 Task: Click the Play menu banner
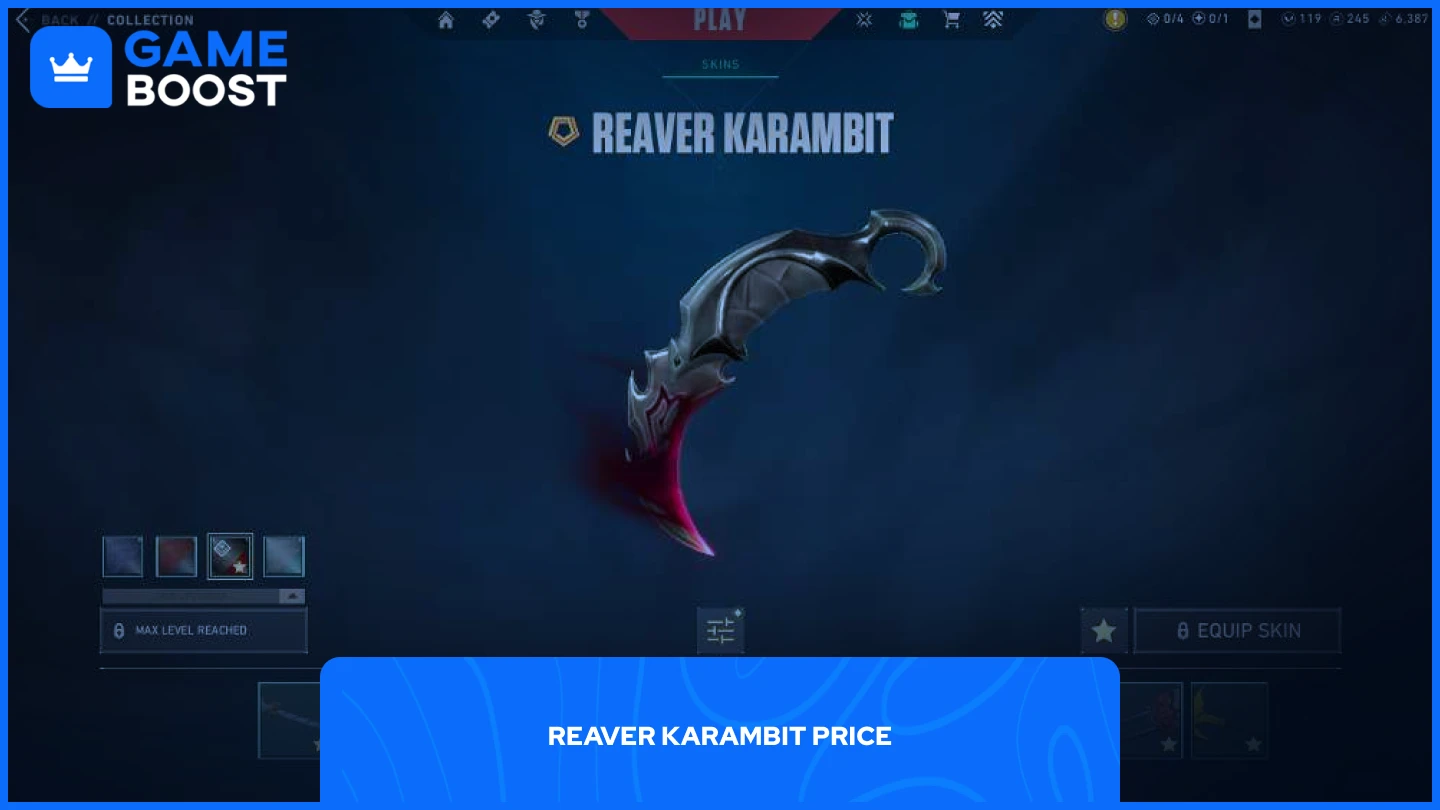tap(720, 20)
